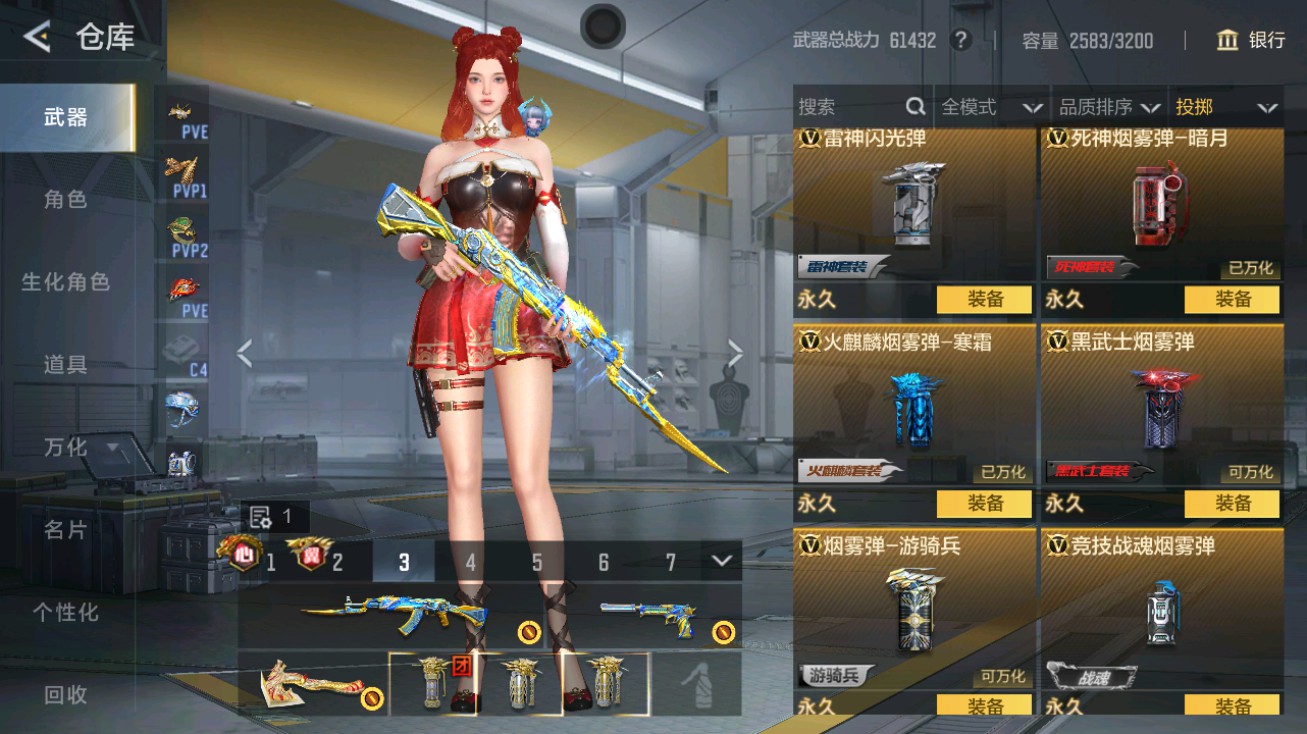
Task: Equip the 黑武士烟雾弹 smoke grenade
Action: tap(1232, 504)
